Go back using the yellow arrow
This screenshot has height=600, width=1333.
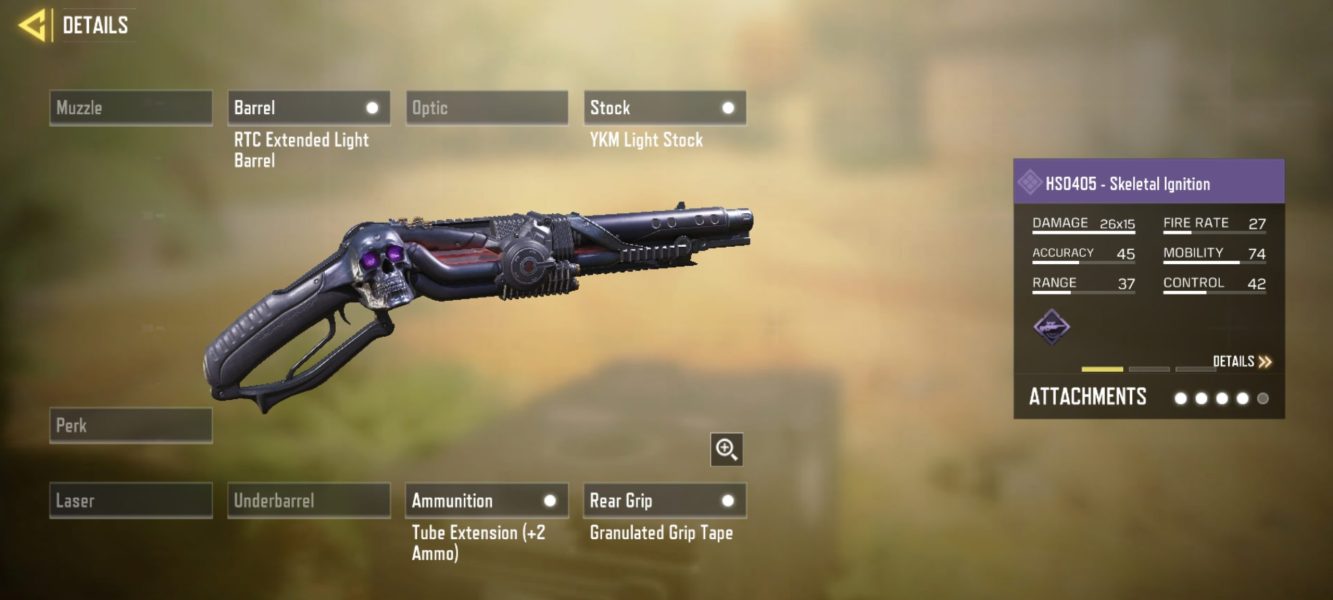[x=33, y=25]
